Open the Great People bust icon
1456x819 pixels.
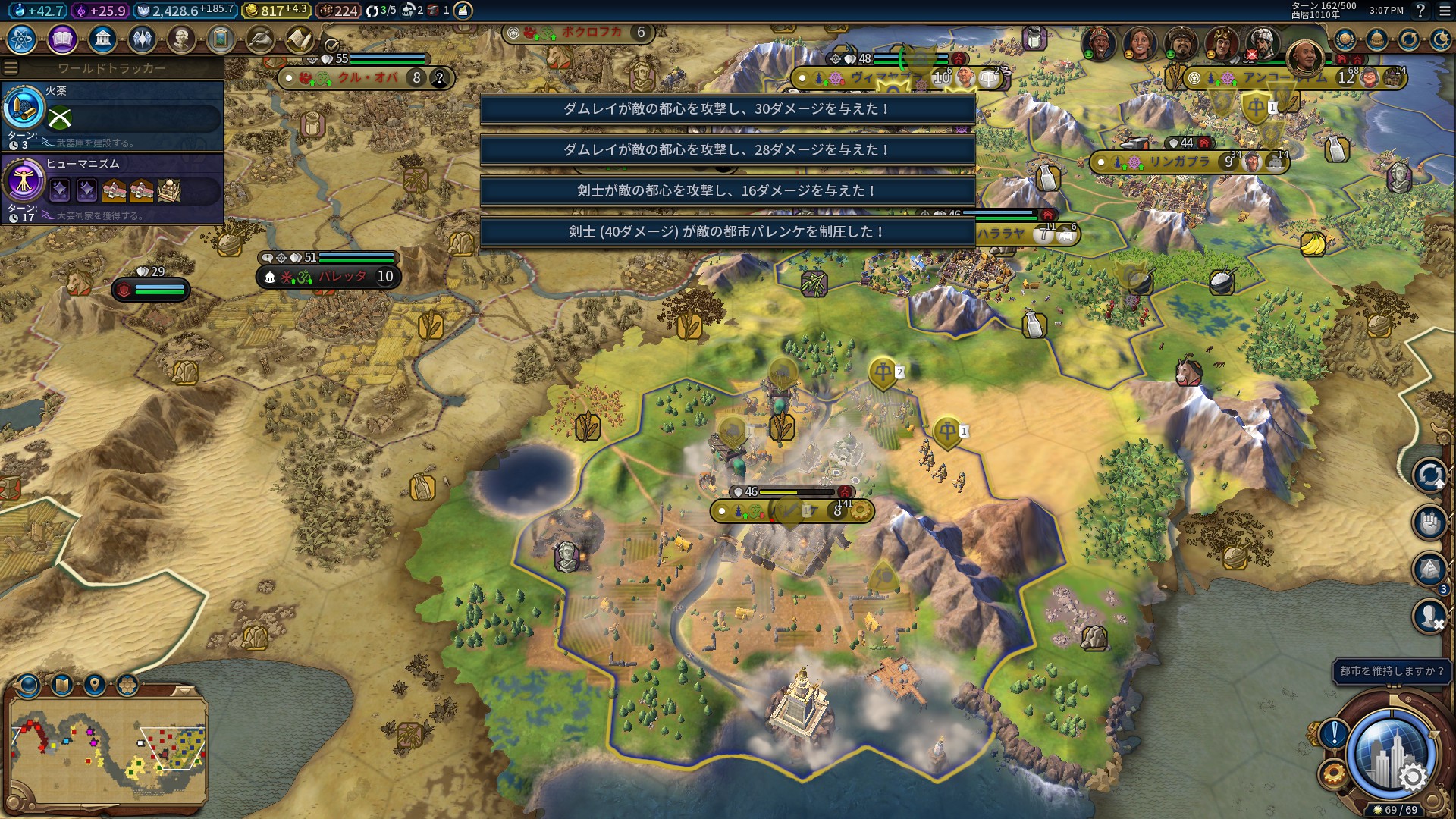point(181,39)
